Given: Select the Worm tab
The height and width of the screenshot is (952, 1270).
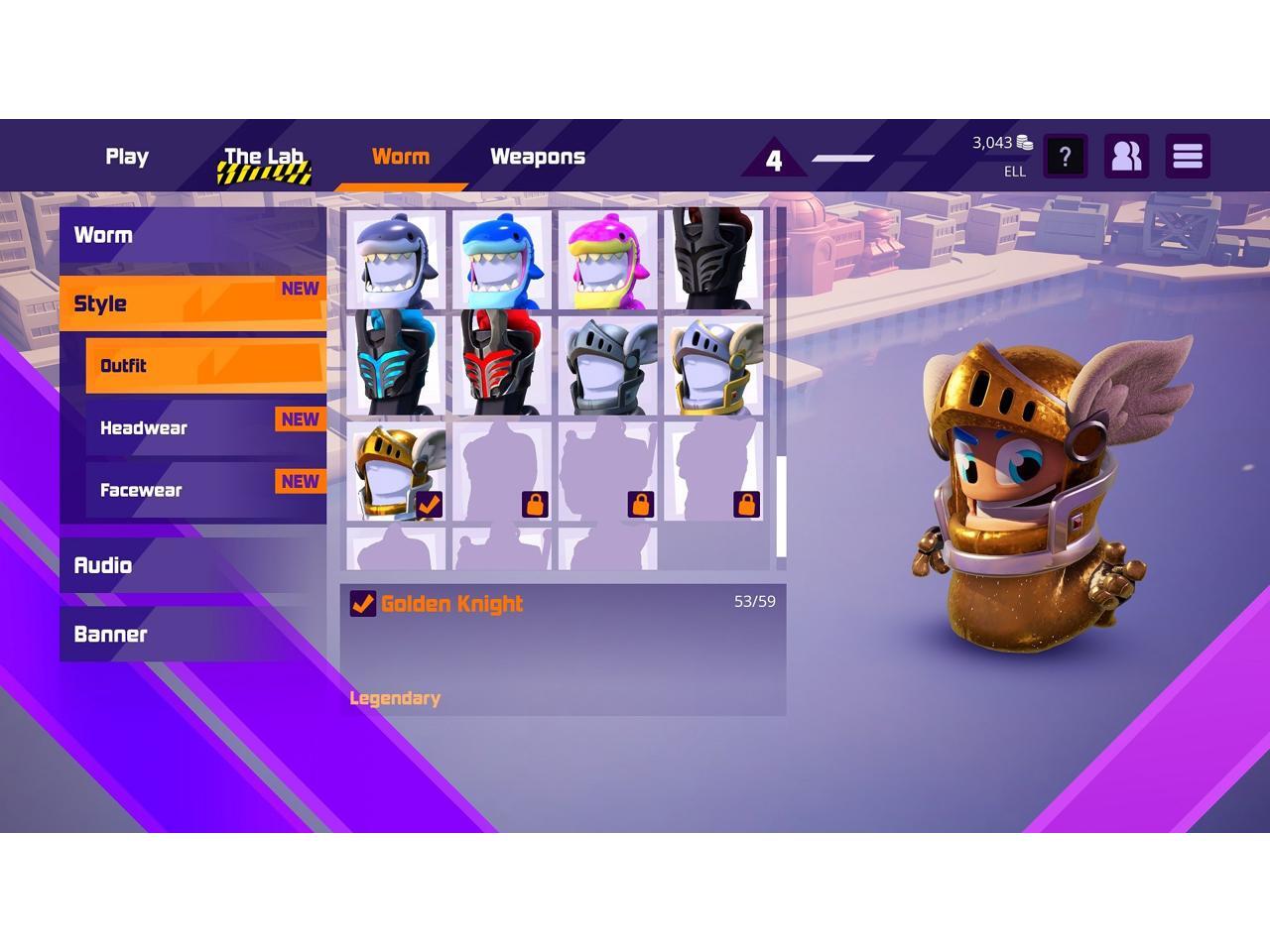Looking at the screenshot, I should pos(401,157).
